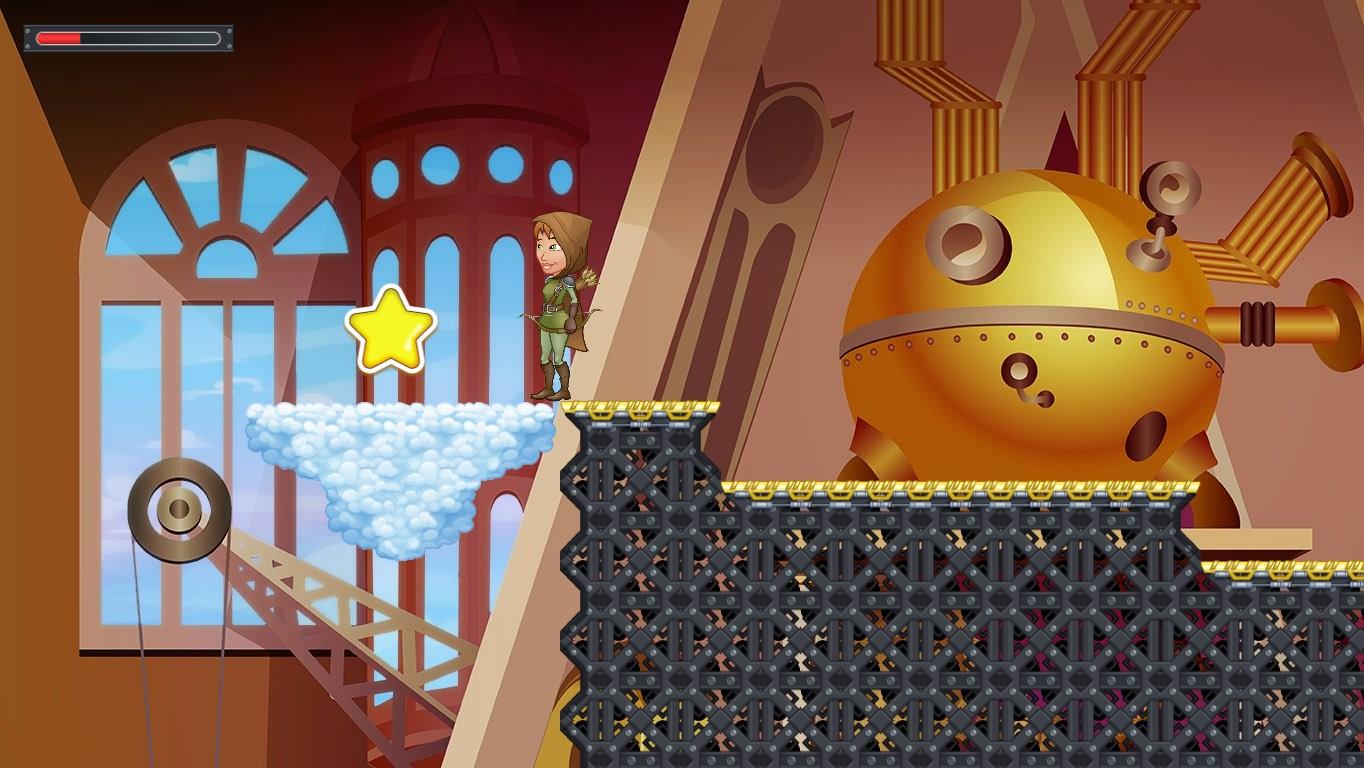Click the health bar indicator
Viewport: 1364px width, 768px height.
tap(128, 38)
